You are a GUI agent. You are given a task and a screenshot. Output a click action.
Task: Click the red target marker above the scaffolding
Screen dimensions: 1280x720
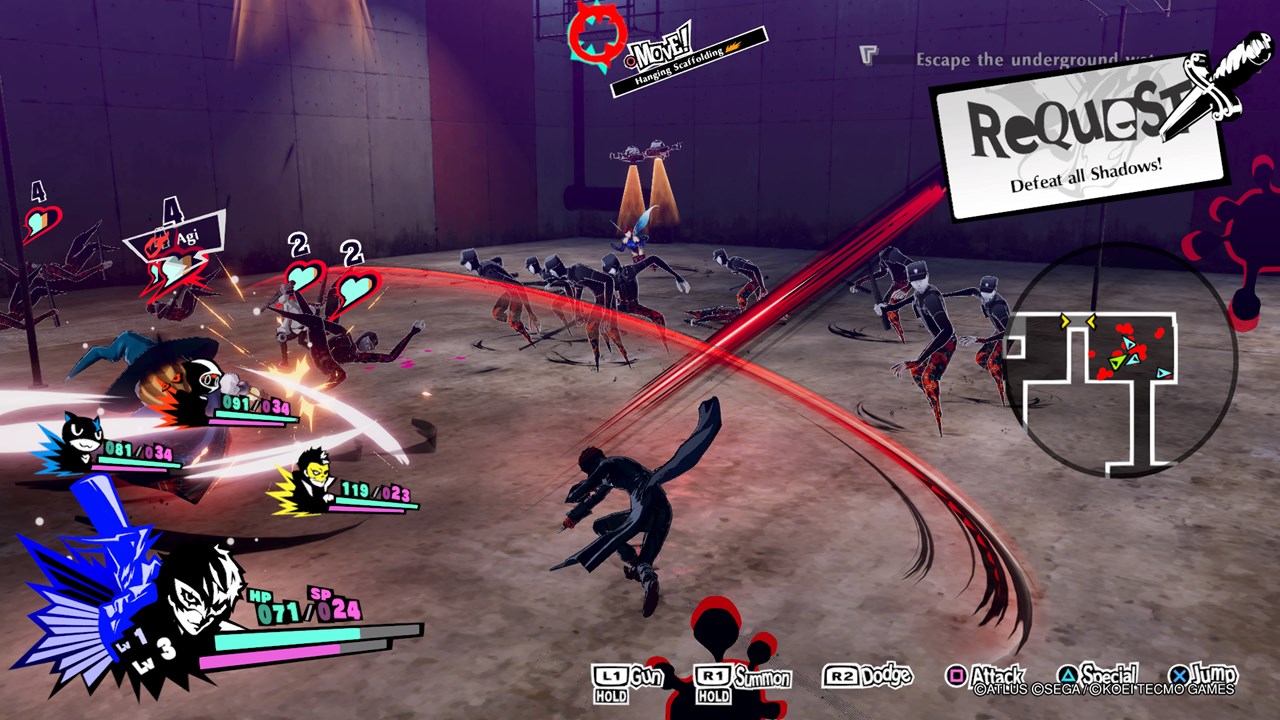click(596, 34)
